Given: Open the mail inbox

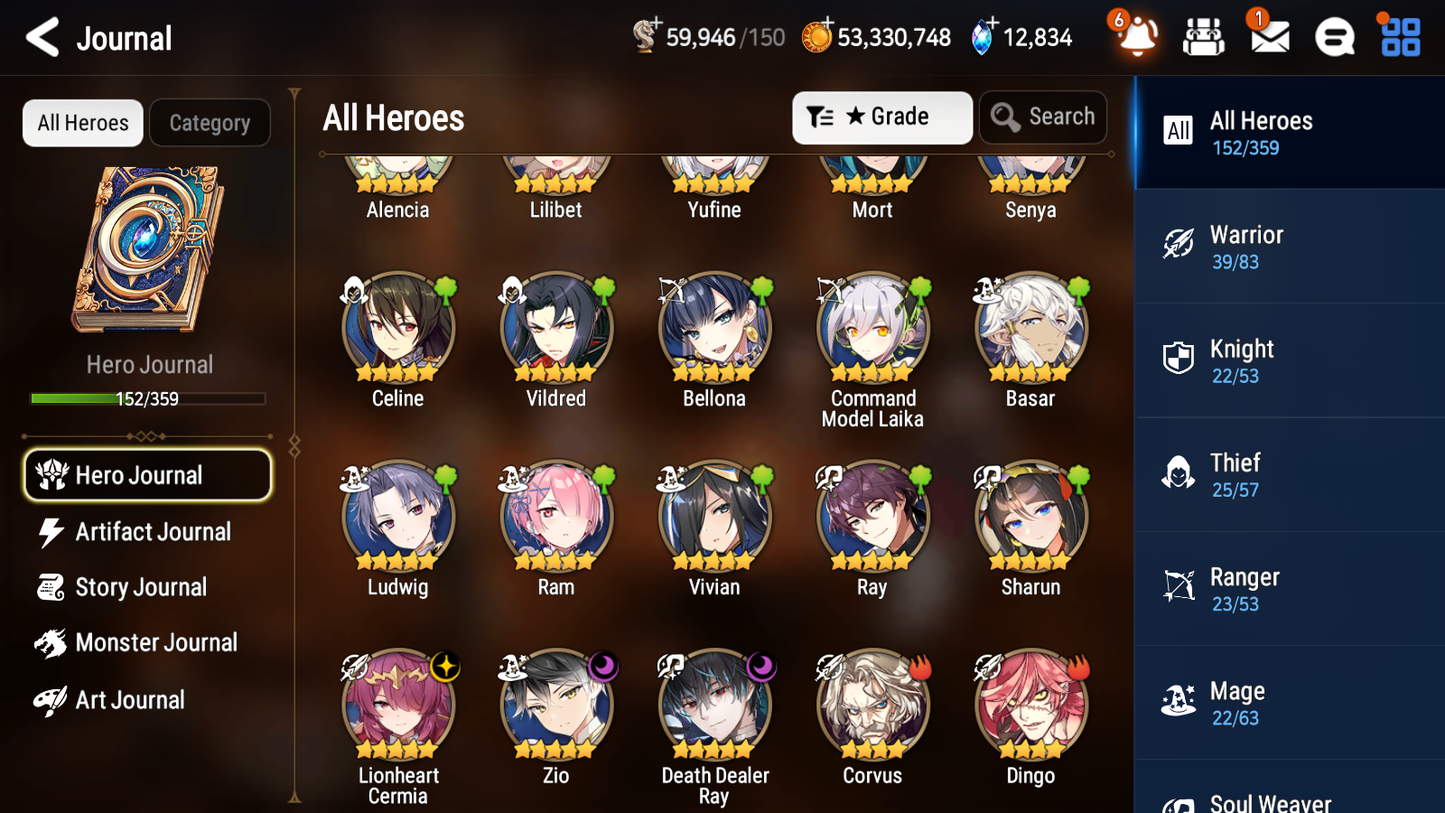Looking at the screenshot, I should [1269, 37].
